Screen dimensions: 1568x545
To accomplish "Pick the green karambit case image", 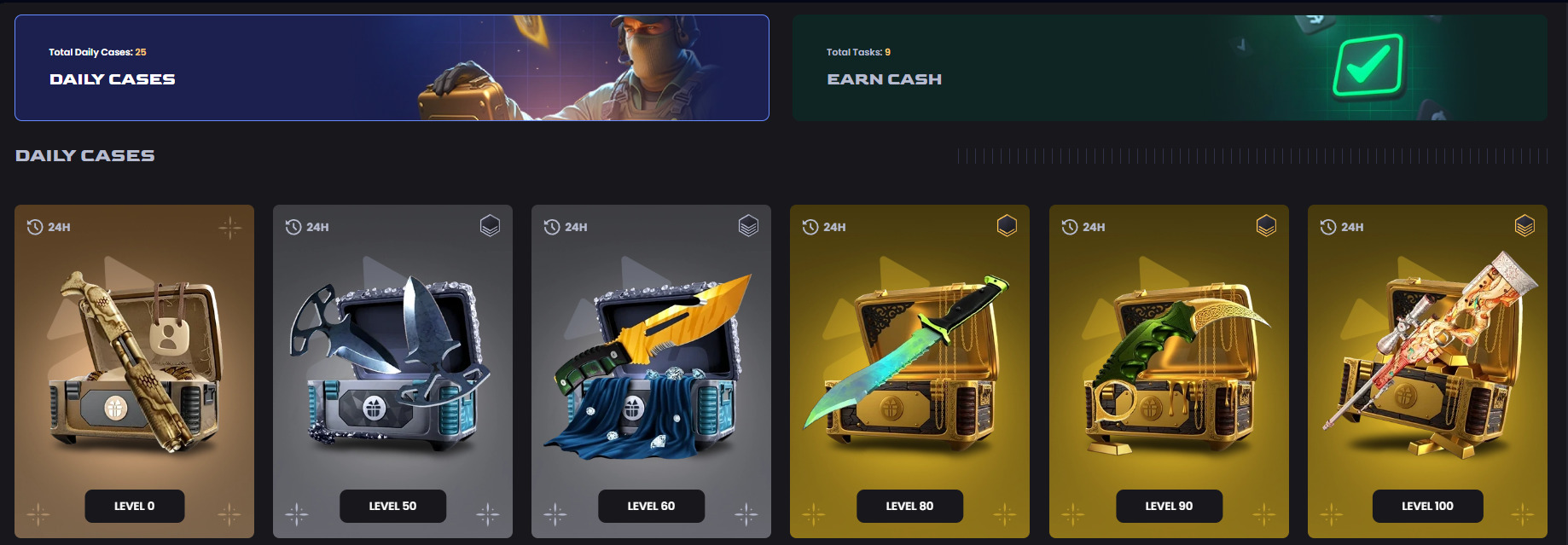I will tap(1169, 362).
